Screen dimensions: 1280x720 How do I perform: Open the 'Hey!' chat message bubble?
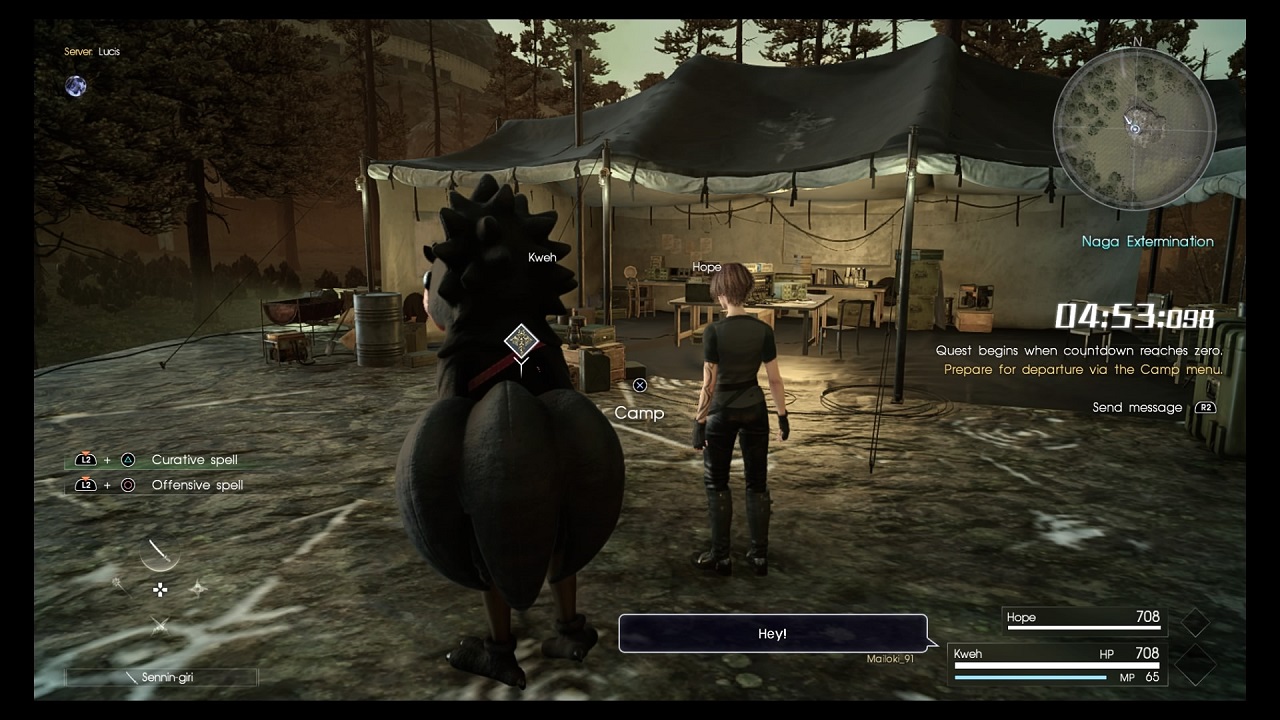click(772, 634)
